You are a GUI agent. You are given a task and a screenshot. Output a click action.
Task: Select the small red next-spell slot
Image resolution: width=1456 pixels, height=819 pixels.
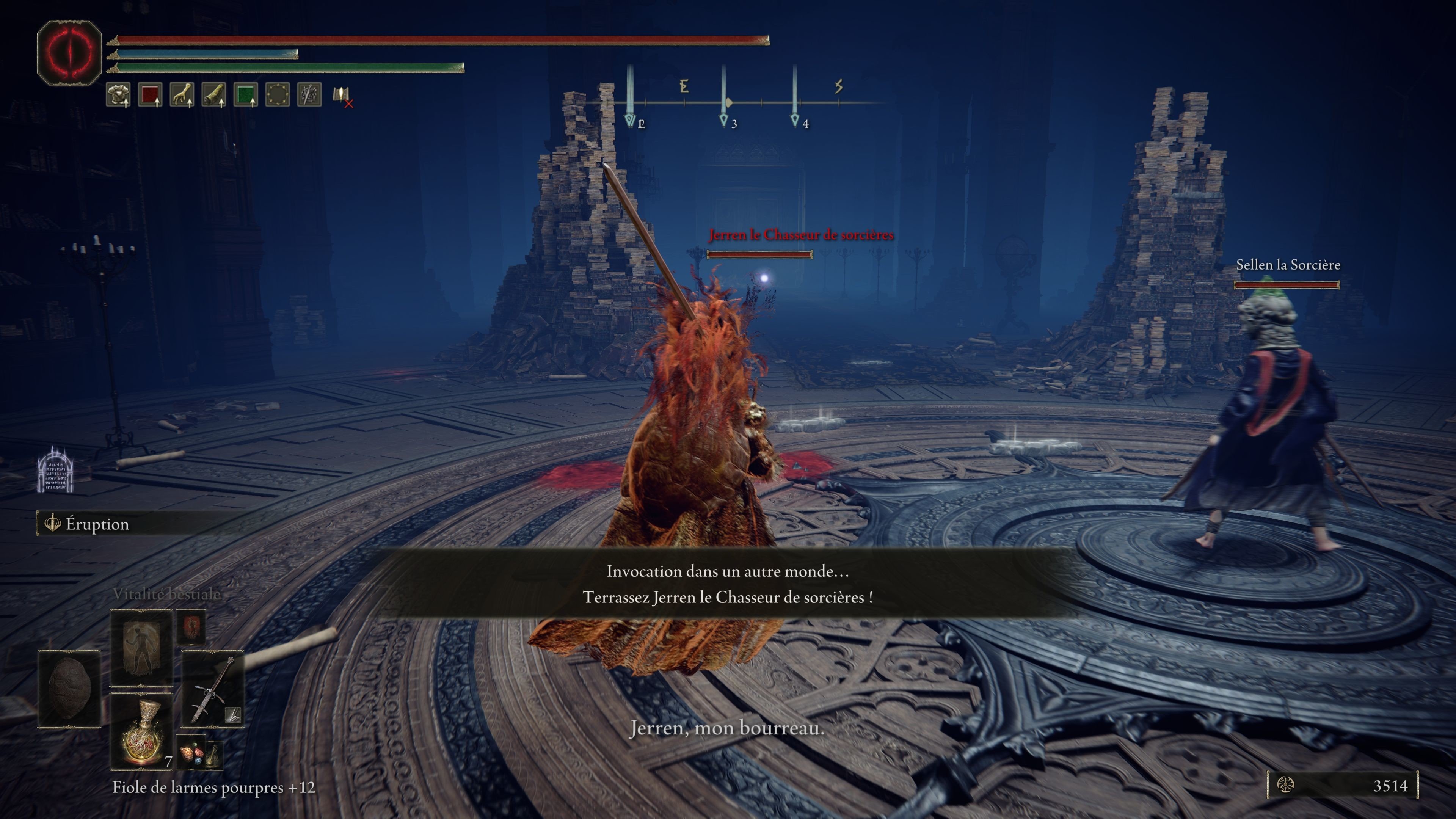[x=191, y=626]
